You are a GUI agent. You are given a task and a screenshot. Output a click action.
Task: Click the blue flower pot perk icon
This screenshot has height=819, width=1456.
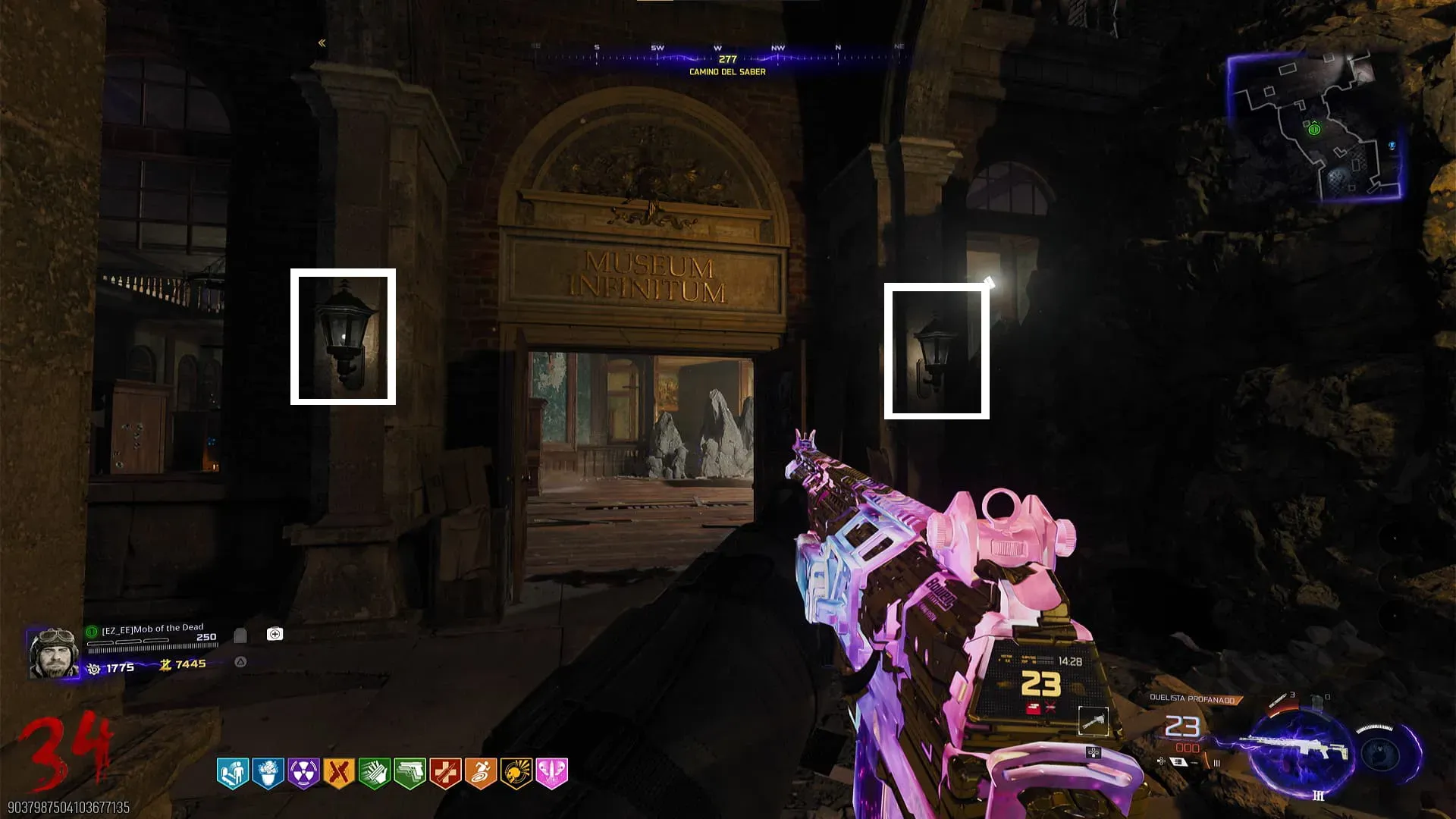(268, 773)
